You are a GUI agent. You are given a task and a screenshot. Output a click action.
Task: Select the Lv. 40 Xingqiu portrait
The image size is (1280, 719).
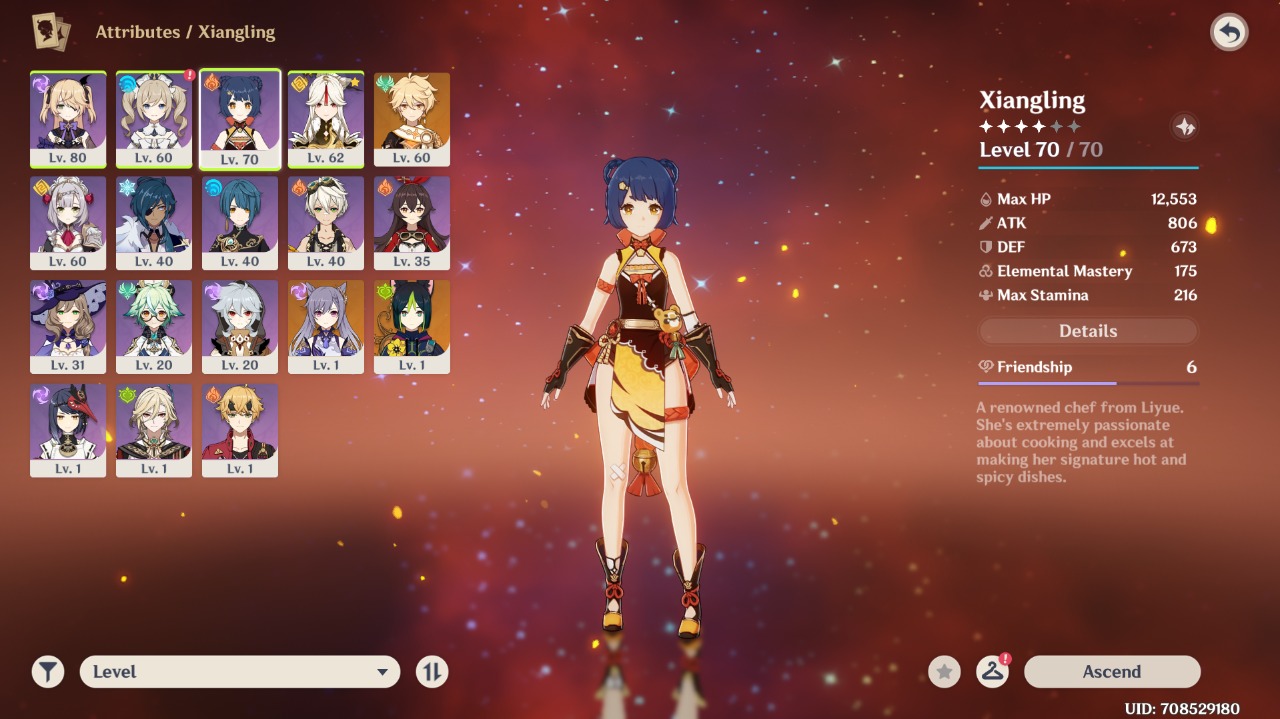tap(240, 222)
